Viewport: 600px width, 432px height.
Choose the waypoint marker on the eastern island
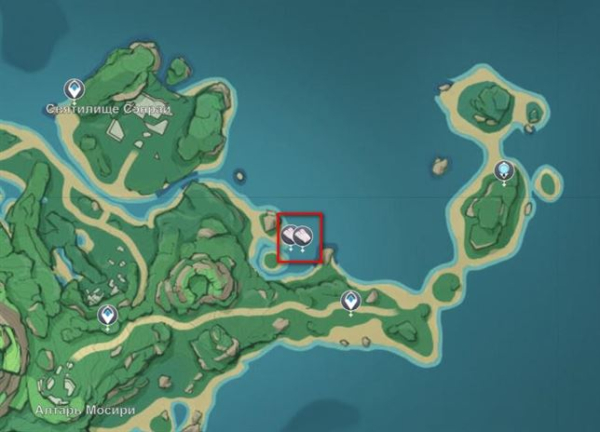tap(504, 171)
